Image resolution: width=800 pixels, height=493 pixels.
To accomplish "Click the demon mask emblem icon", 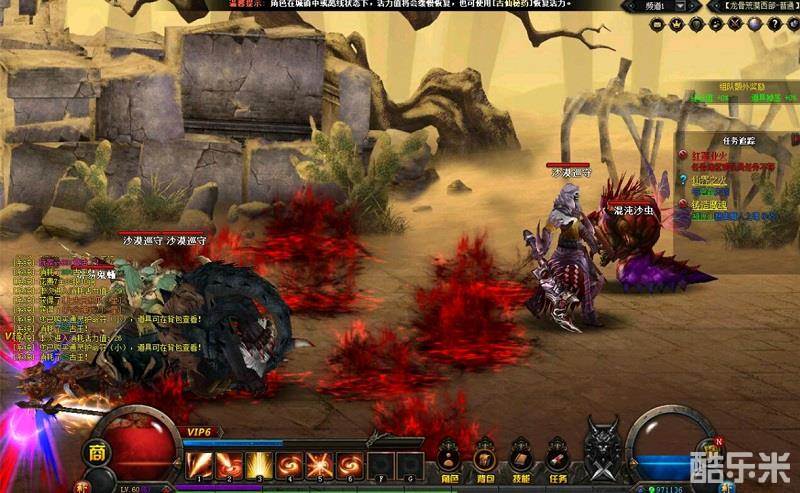I will click(x=602, y=450).
